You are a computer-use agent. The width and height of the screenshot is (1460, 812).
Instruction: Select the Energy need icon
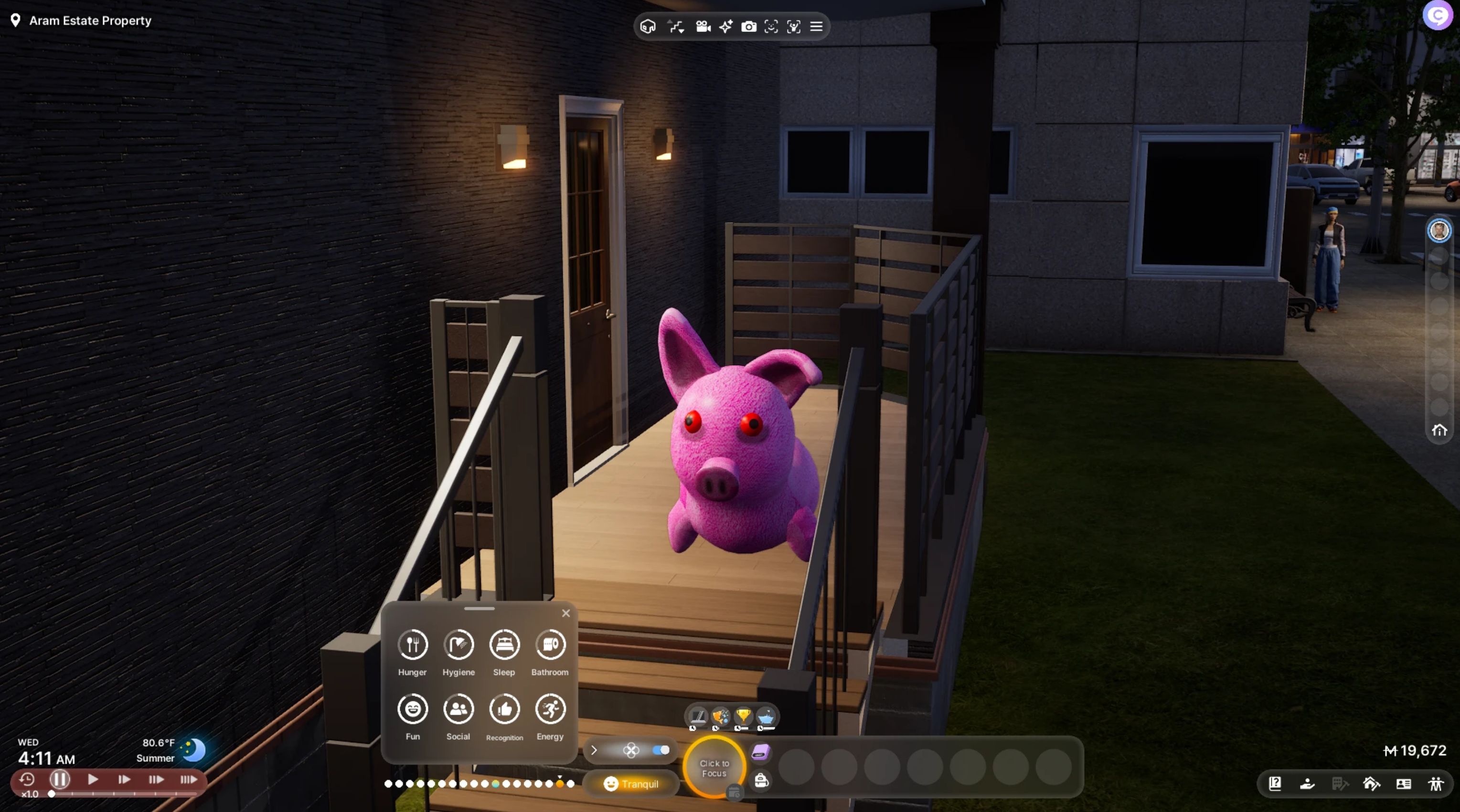550,709
